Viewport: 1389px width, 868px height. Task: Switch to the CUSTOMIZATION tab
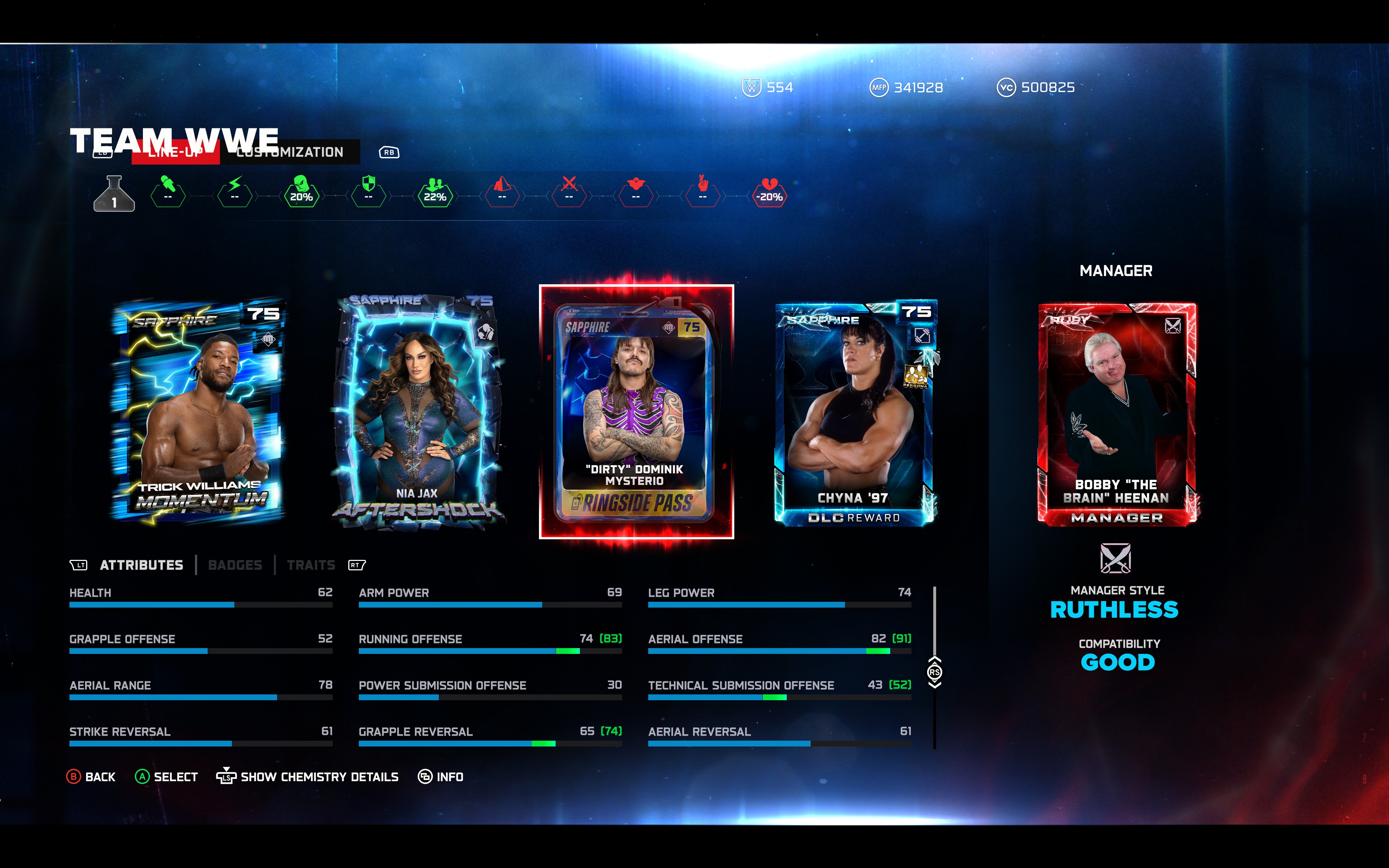290,152
